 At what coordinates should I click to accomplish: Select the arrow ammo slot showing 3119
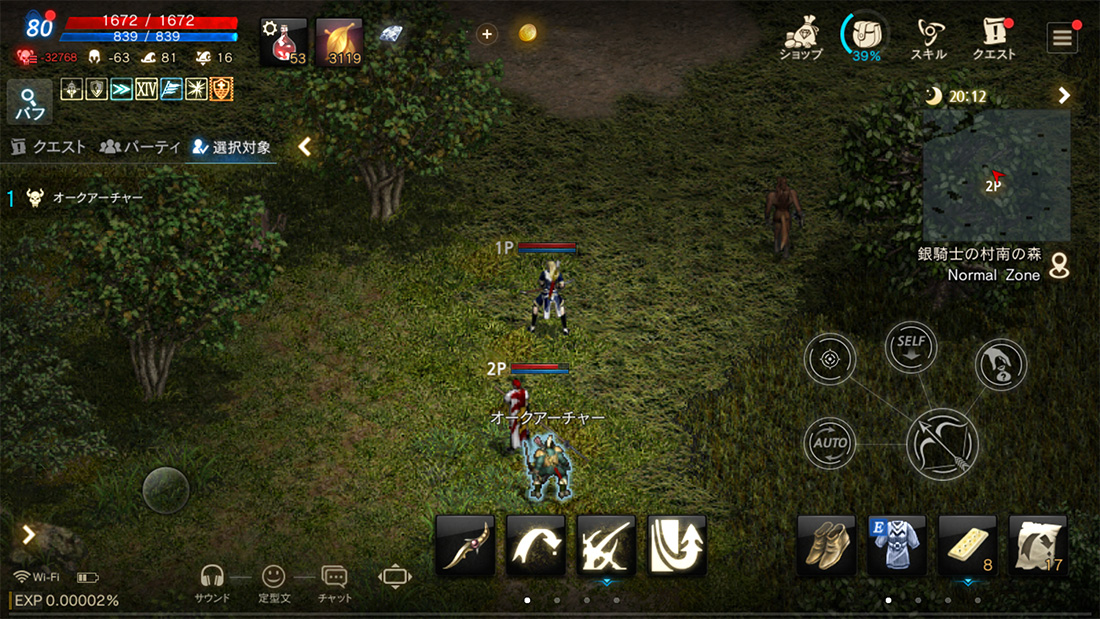340,42
